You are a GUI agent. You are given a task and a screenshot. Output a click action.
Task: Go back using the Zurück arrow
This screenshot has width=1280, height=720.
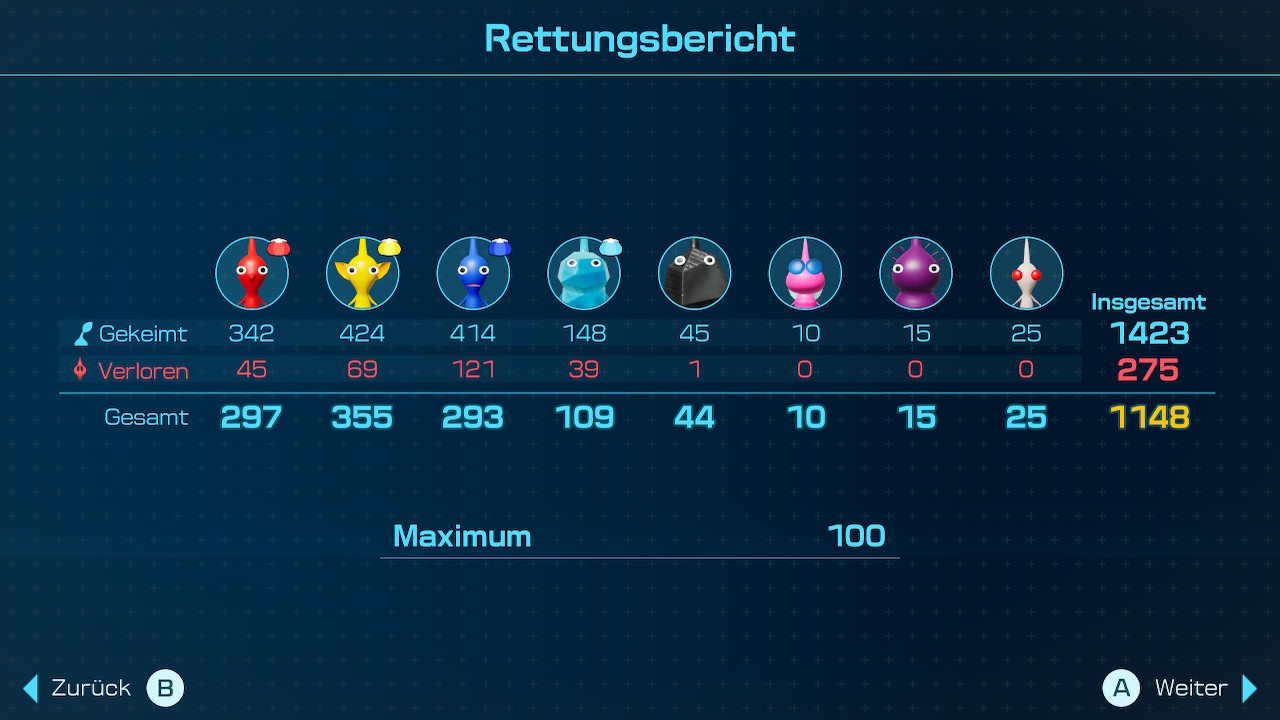[31, 688]
